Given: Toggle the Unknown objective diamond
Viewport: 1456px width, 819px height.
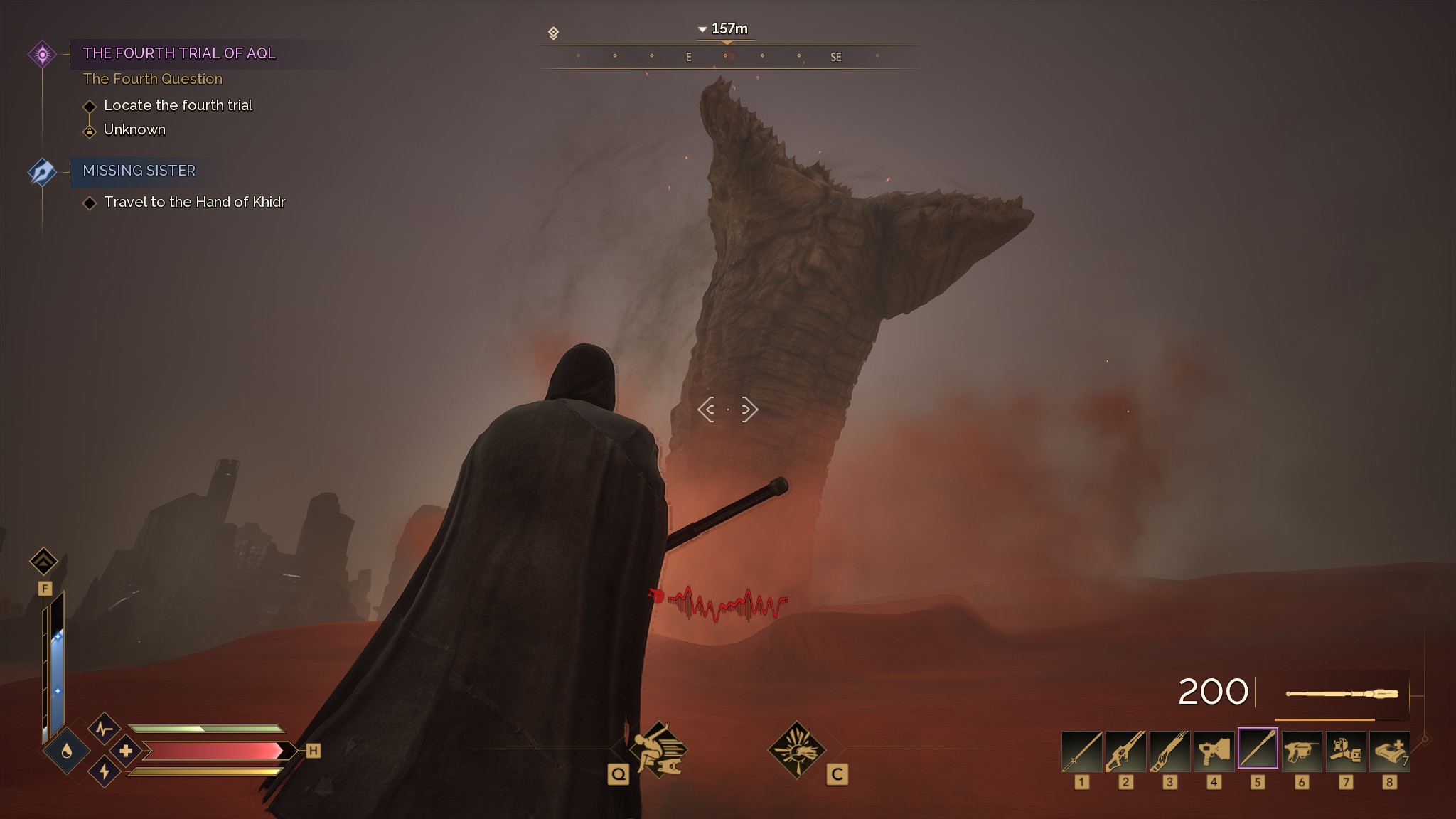Looking at the screenshot, I should point(90,131).
